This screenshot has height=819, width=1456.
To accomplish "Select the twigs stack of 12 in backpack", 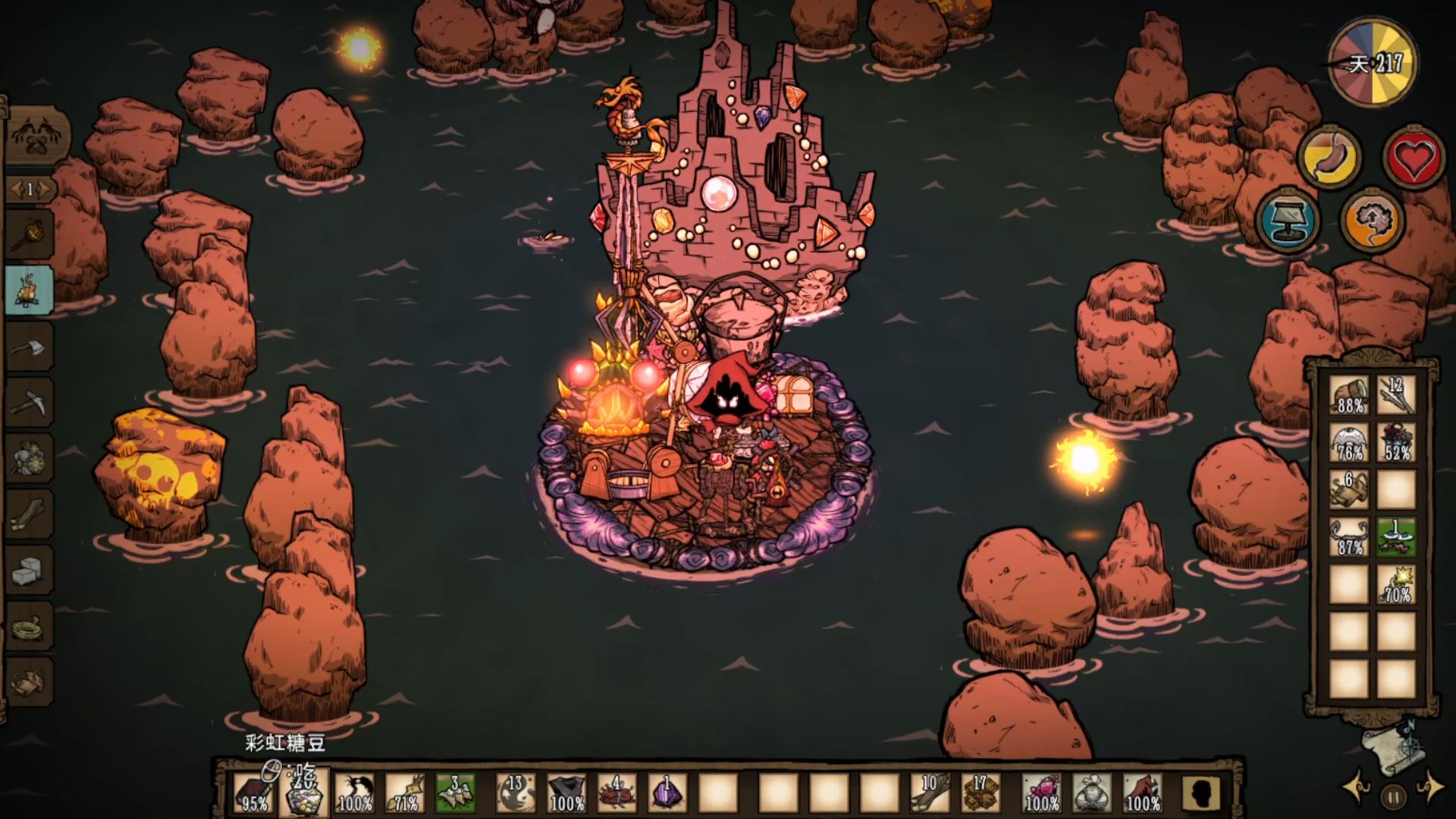I will pyautogui.click(x=1396, y=396).
